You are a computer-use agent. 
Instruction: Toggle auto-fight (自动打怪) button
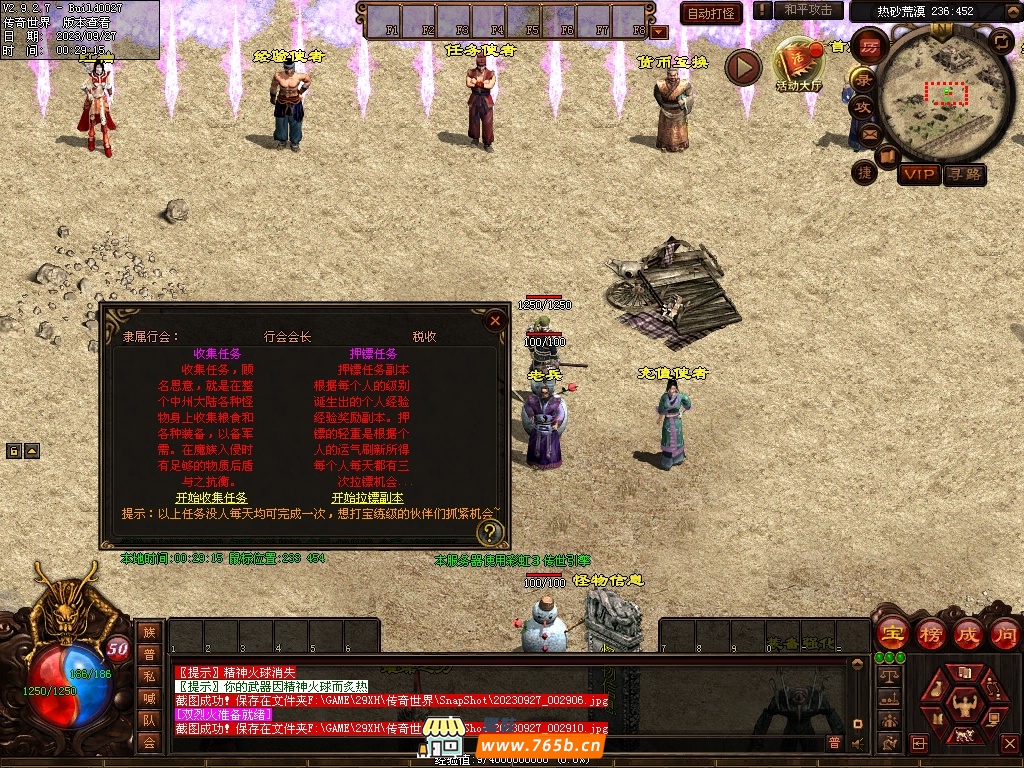point(711,13)
